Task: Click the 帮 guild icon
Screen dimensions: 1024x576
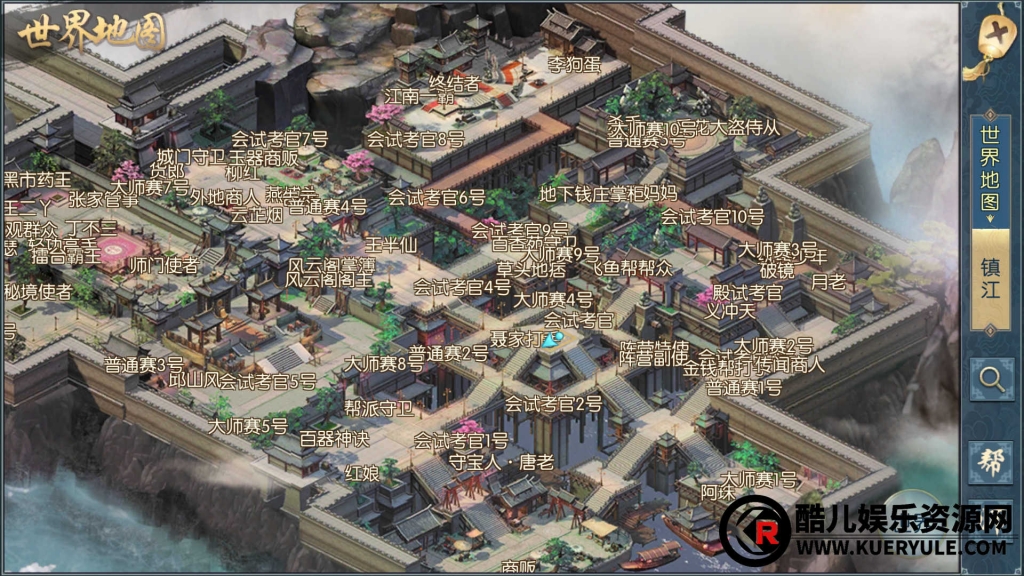Action: 991,461
